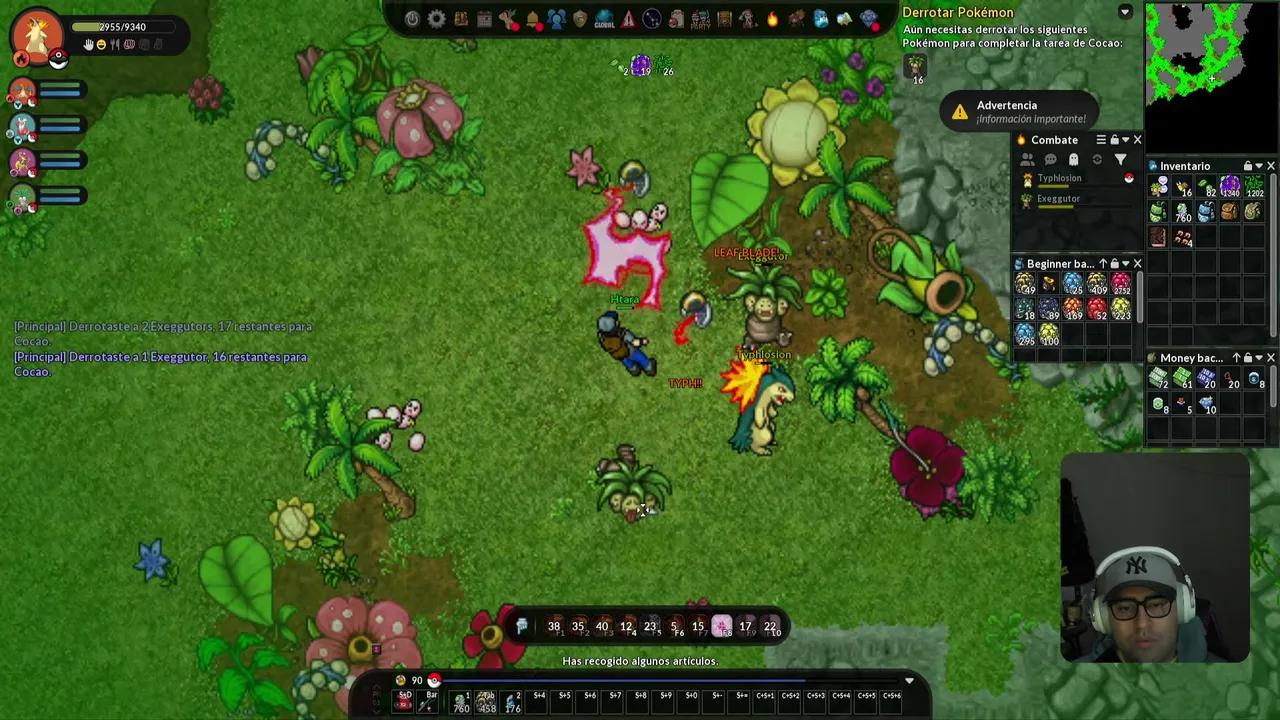
Task: Select the red berry stack of 2752
Action: coord(1120,285)
